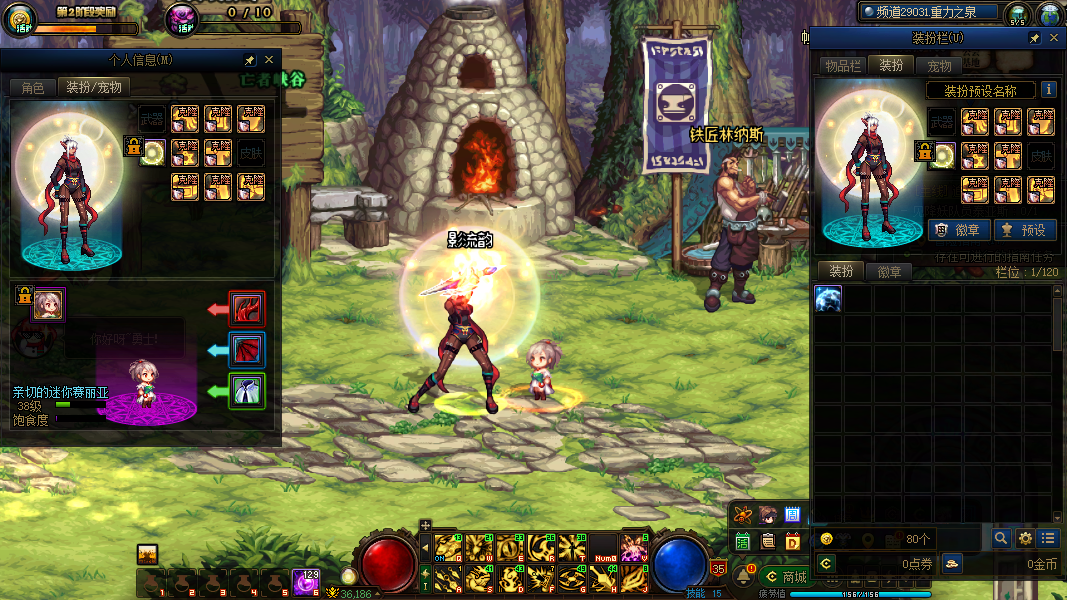This screenshot has height=600, width=1067.
Task: Search the inventory with magnifier button
Action: point(1001,539)
